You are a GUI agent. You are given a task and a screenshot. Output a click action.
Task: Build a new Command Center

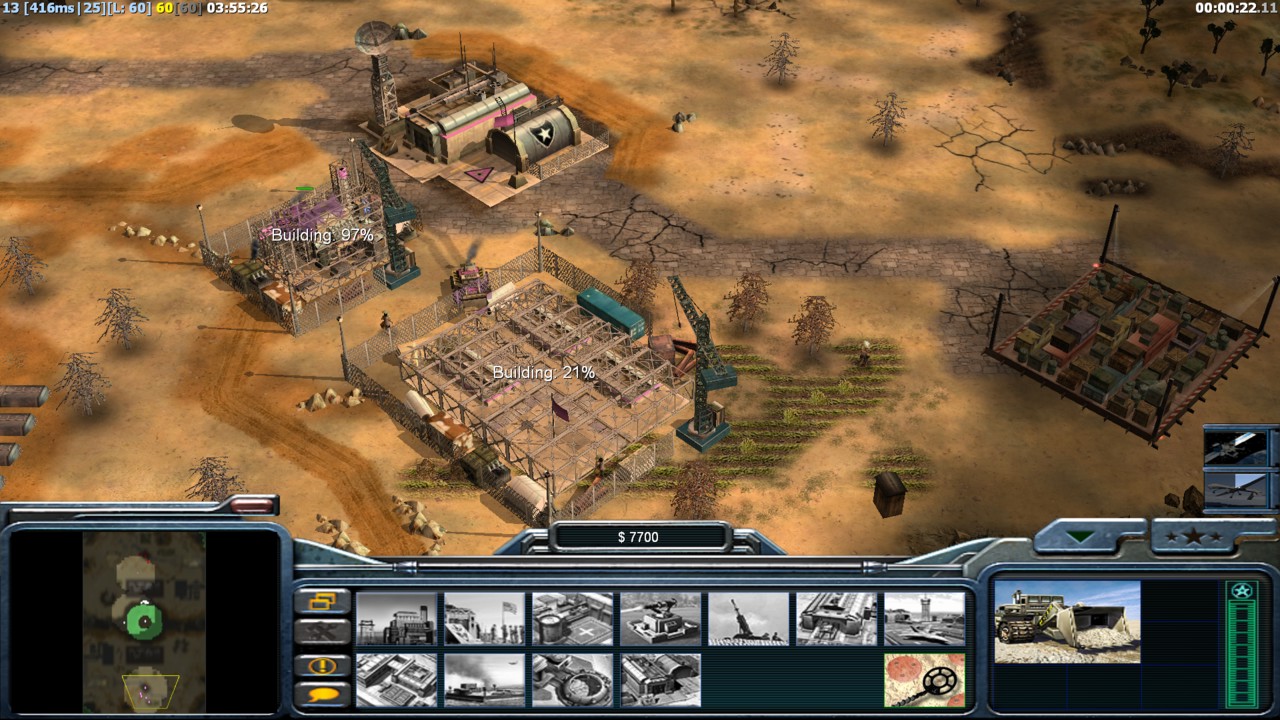coord(660,680)
